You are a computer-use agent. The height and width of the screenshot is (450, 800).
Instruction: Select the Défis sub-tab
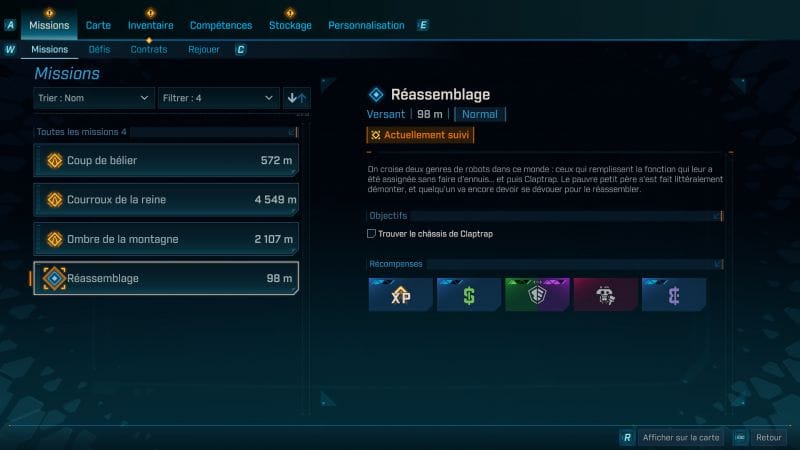(x=99, y=49)
